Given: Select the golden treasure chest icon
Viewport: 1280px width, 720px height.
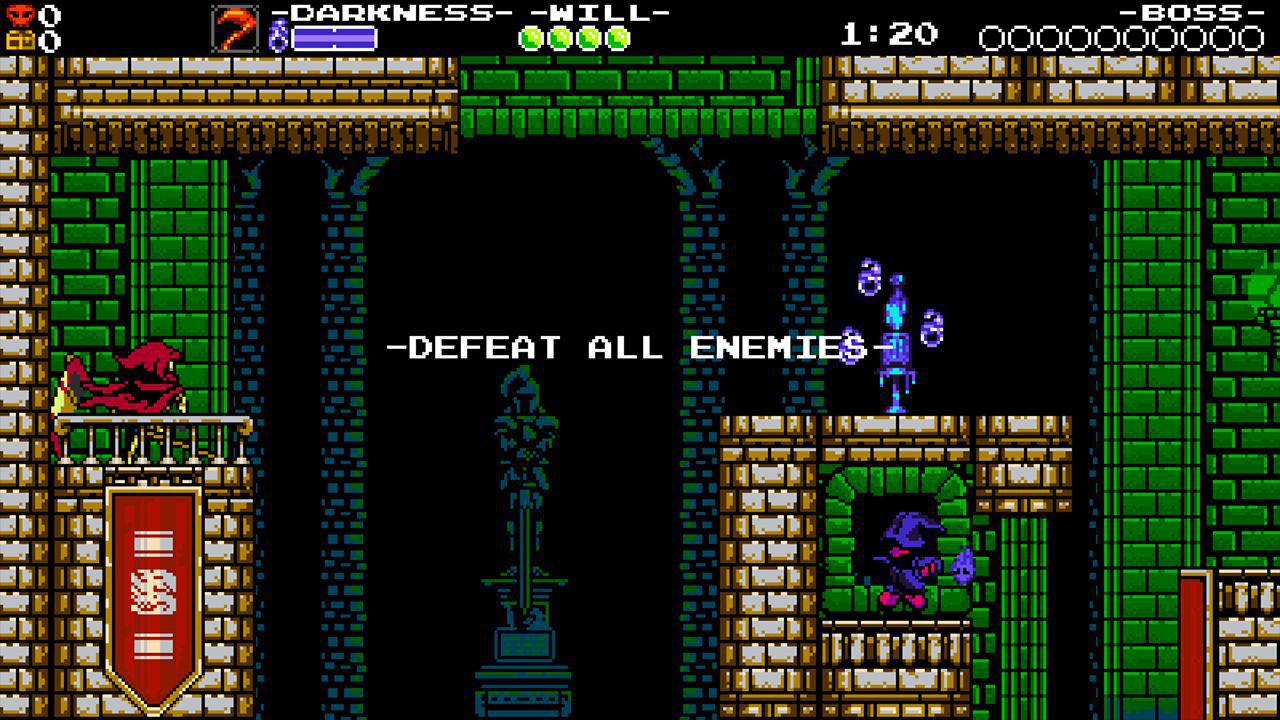Looking at the screenshot, I should [x=19, y=38].
